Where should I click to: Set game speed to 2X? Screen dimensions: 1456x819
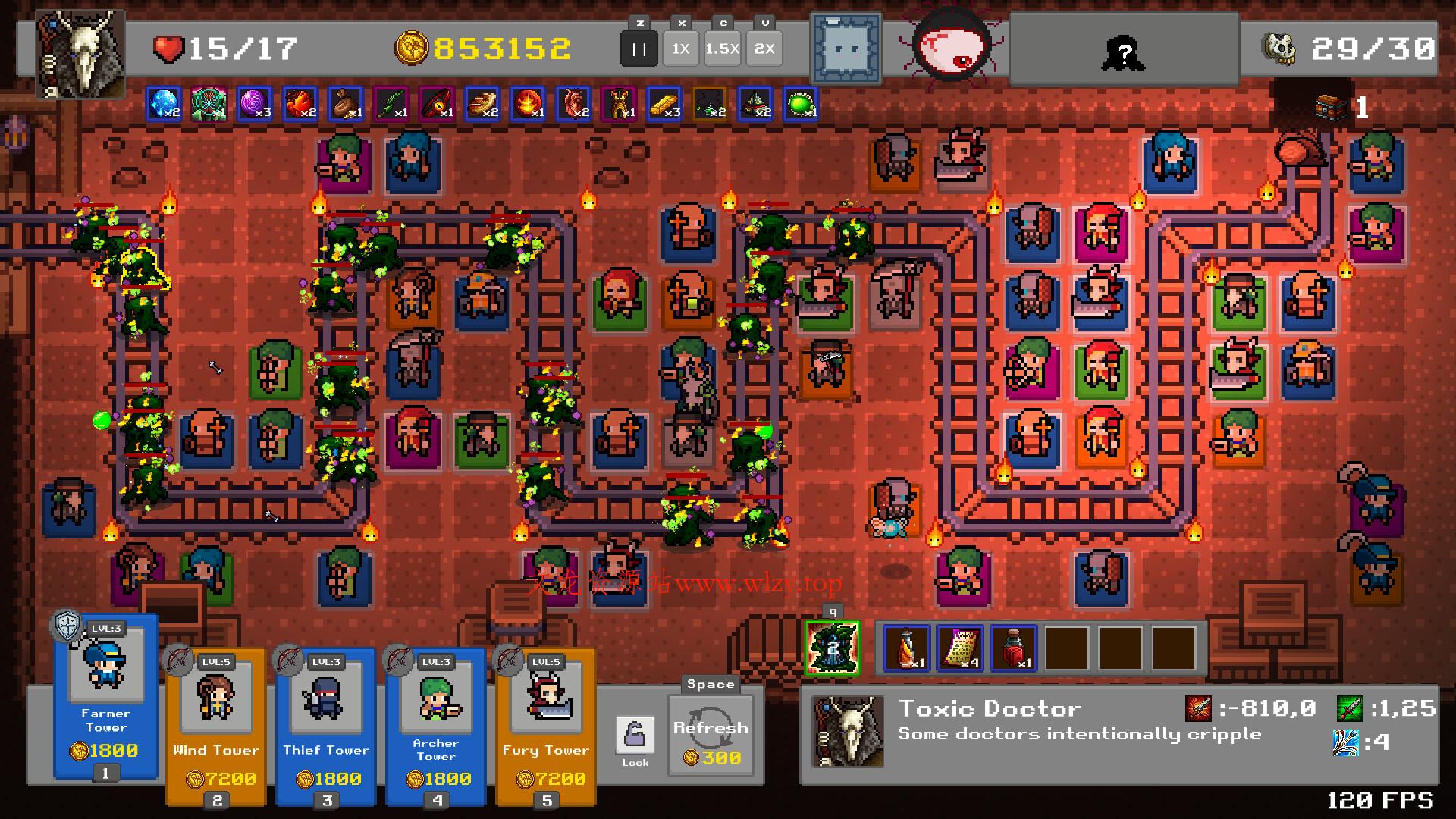coord(764,49)
